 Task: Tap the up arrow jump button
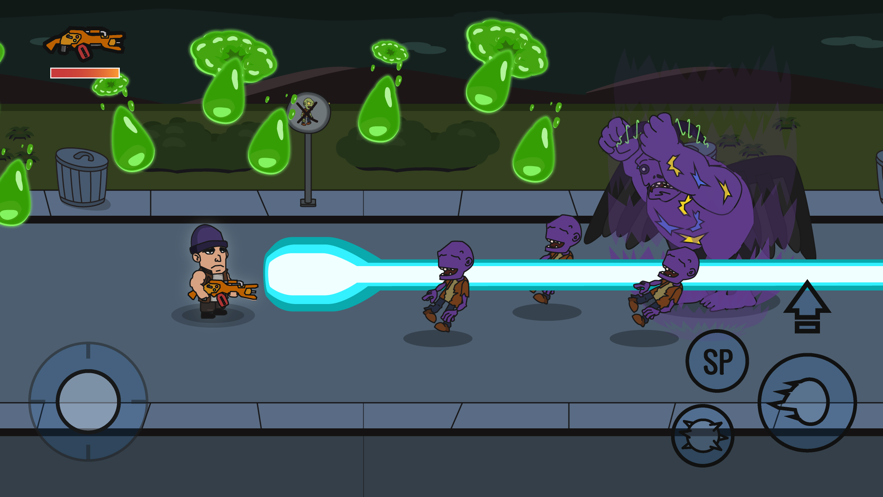[x=807, y=307]
